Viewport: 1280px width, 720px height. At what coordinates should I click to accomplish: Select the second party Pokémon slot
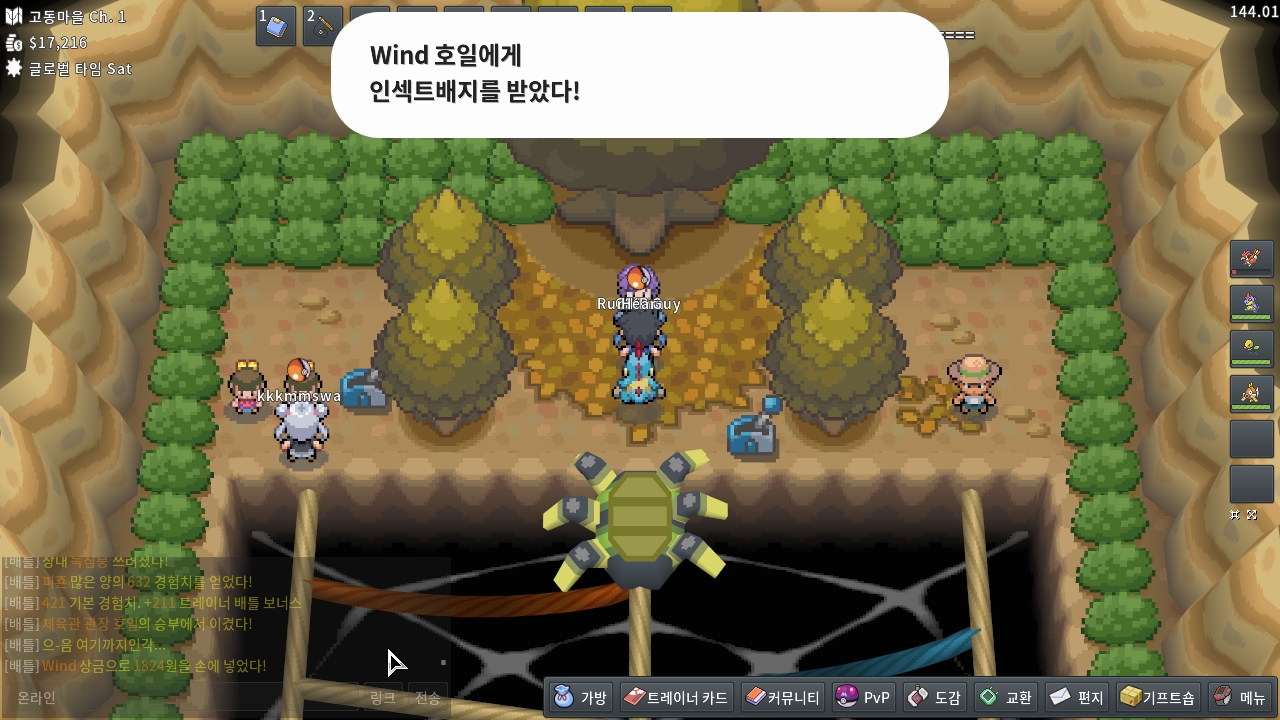coord(1251,304)
